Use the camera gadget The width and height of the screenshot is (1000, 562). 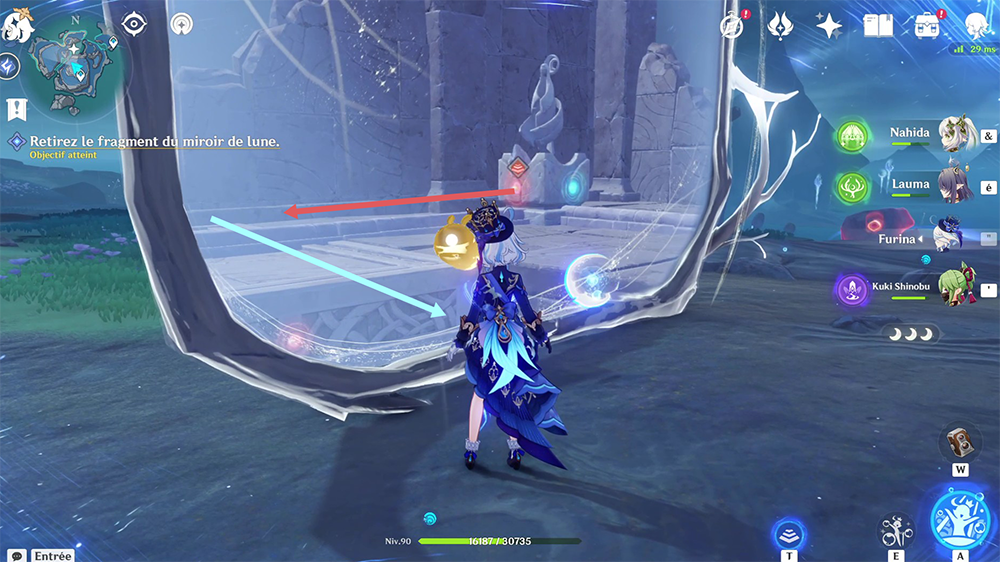pos(959,442)
